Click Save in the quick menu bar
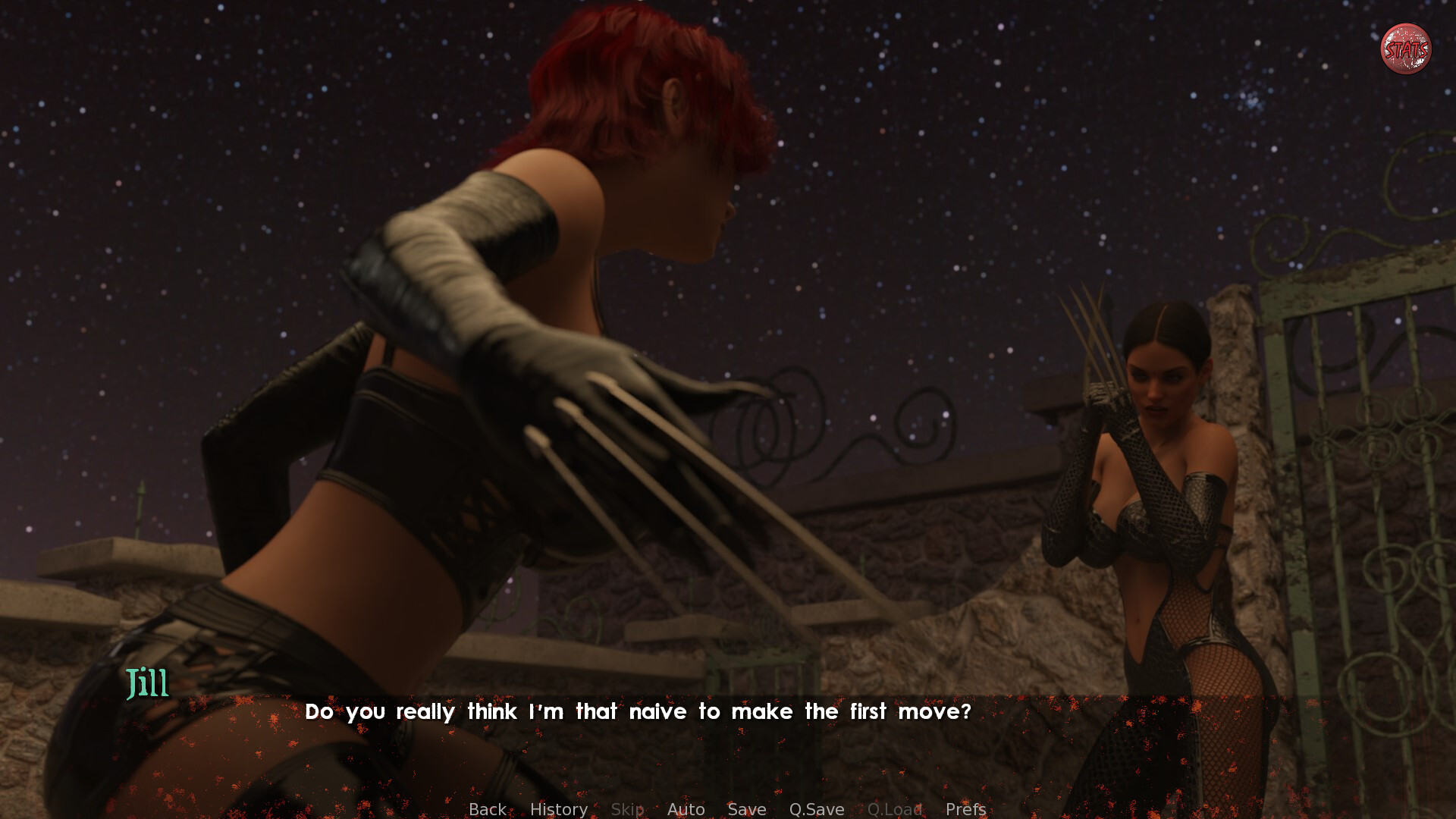 (x=746, y=809)
